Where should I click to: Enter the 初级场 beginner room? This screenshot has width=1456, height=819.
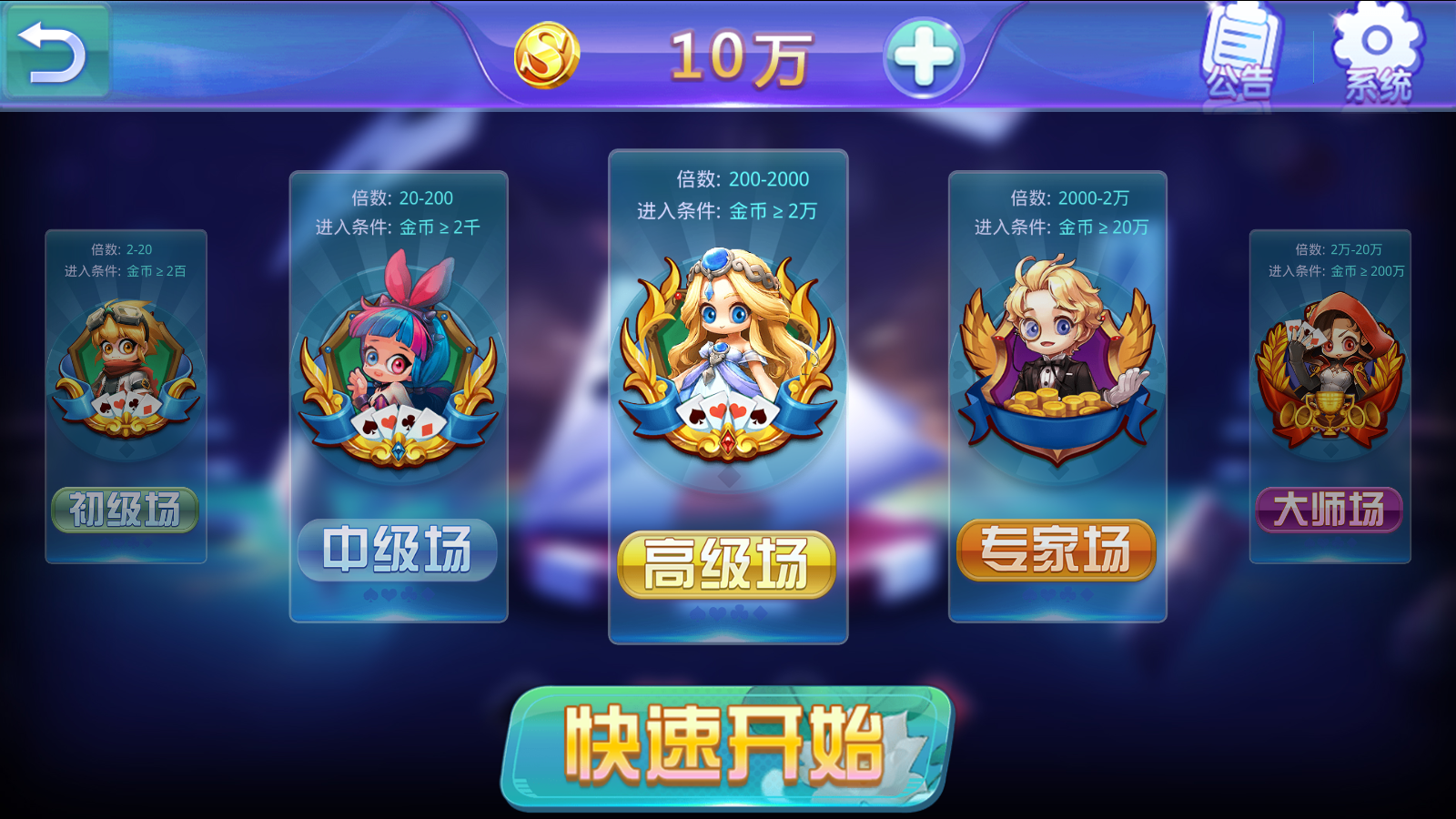(125, 510)
